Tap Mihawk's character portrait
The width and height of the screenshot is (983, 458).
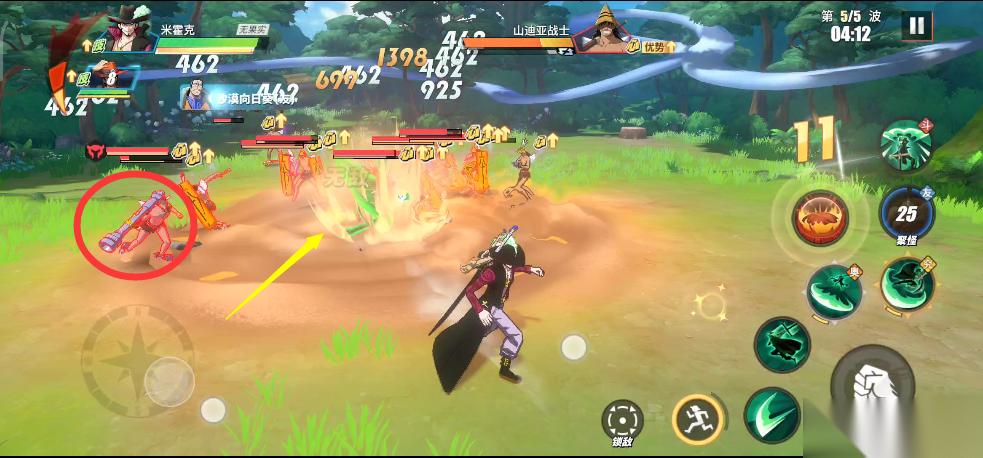point(125,30)
